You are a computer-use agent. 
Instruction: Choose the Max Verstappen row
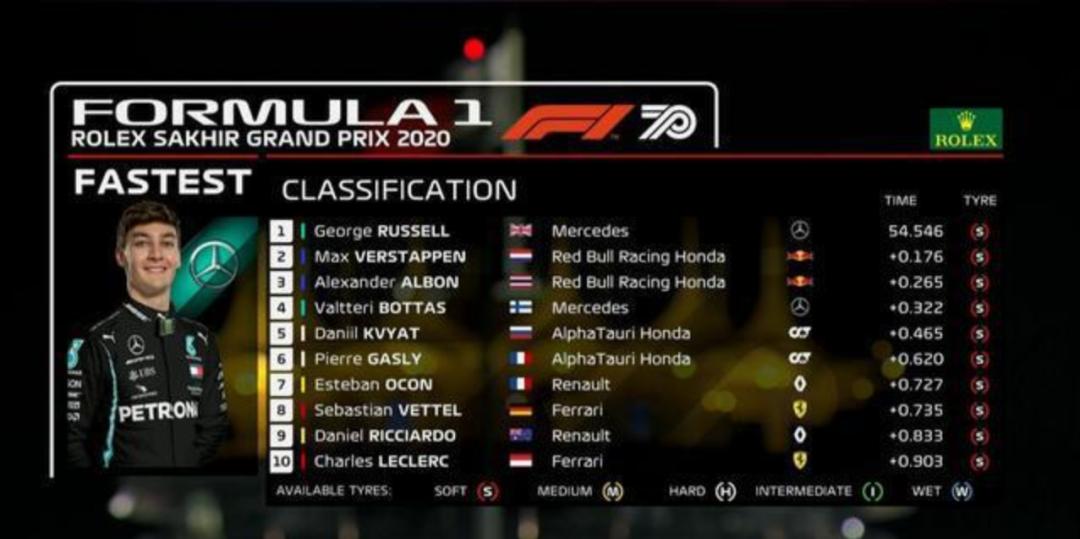point(389,257)
